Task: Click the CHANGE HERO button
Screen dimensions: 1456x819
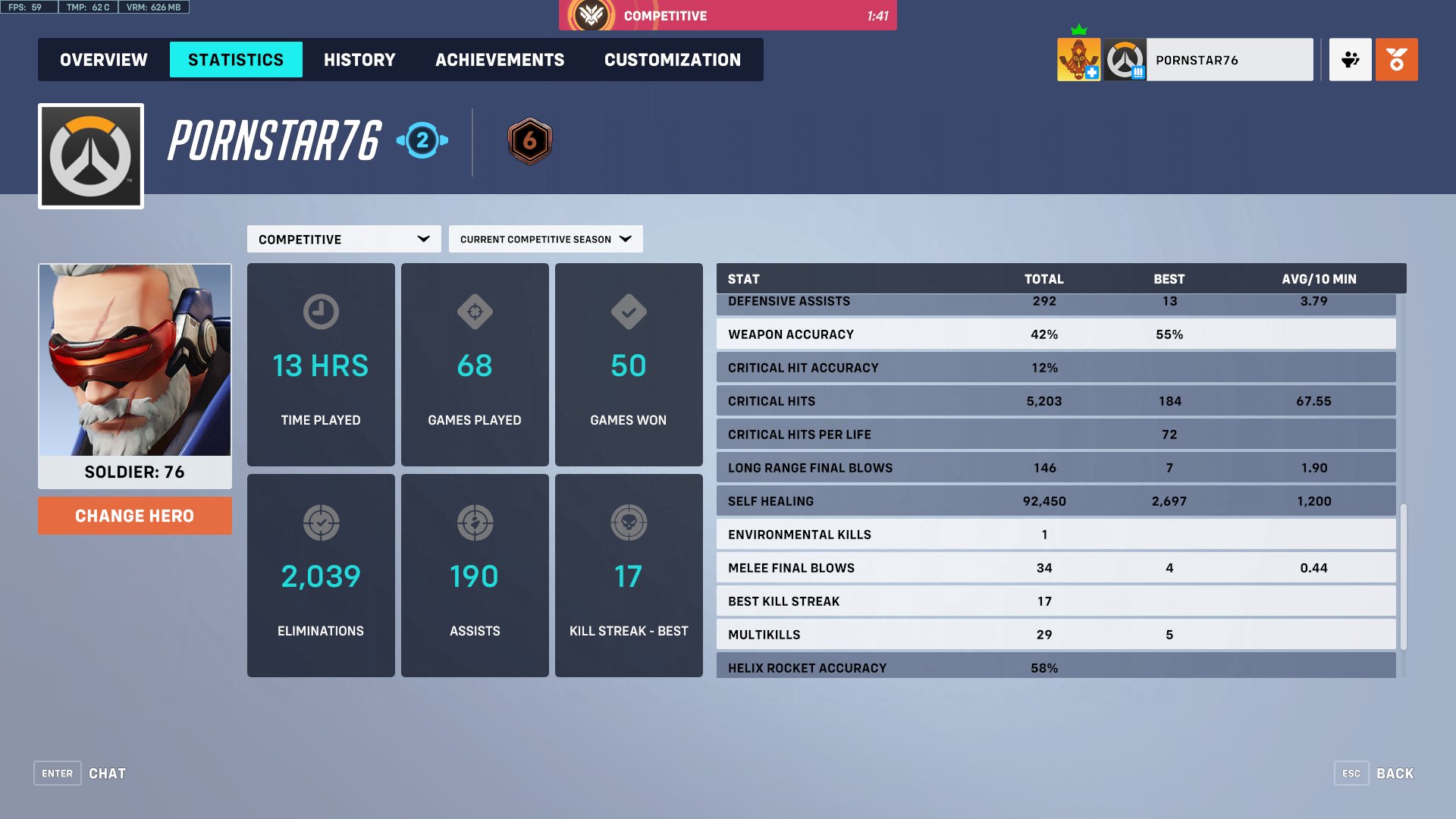Action: coord(134,516)
